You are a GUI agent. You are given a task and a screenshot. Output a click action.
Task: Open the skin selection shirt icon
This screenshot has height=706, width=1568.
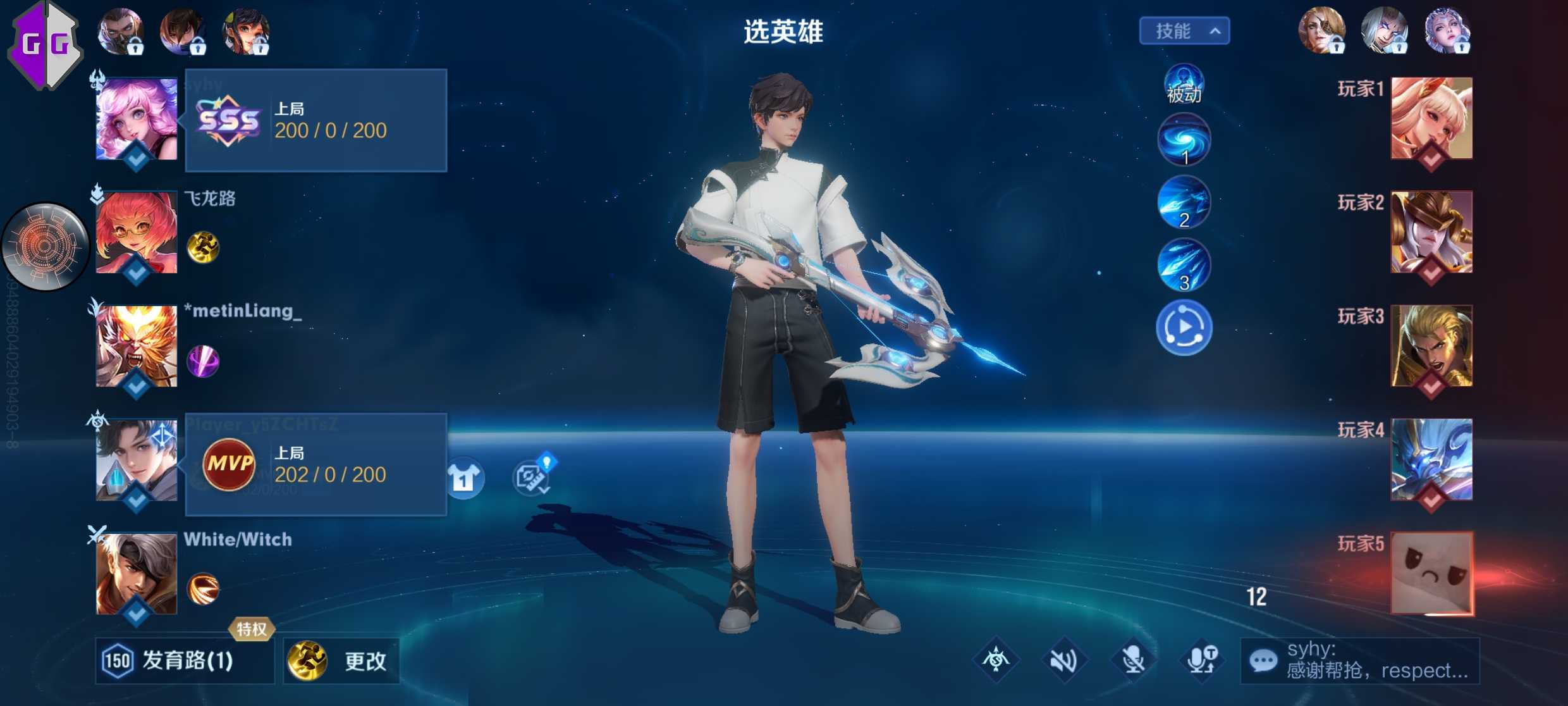point(464,478)
